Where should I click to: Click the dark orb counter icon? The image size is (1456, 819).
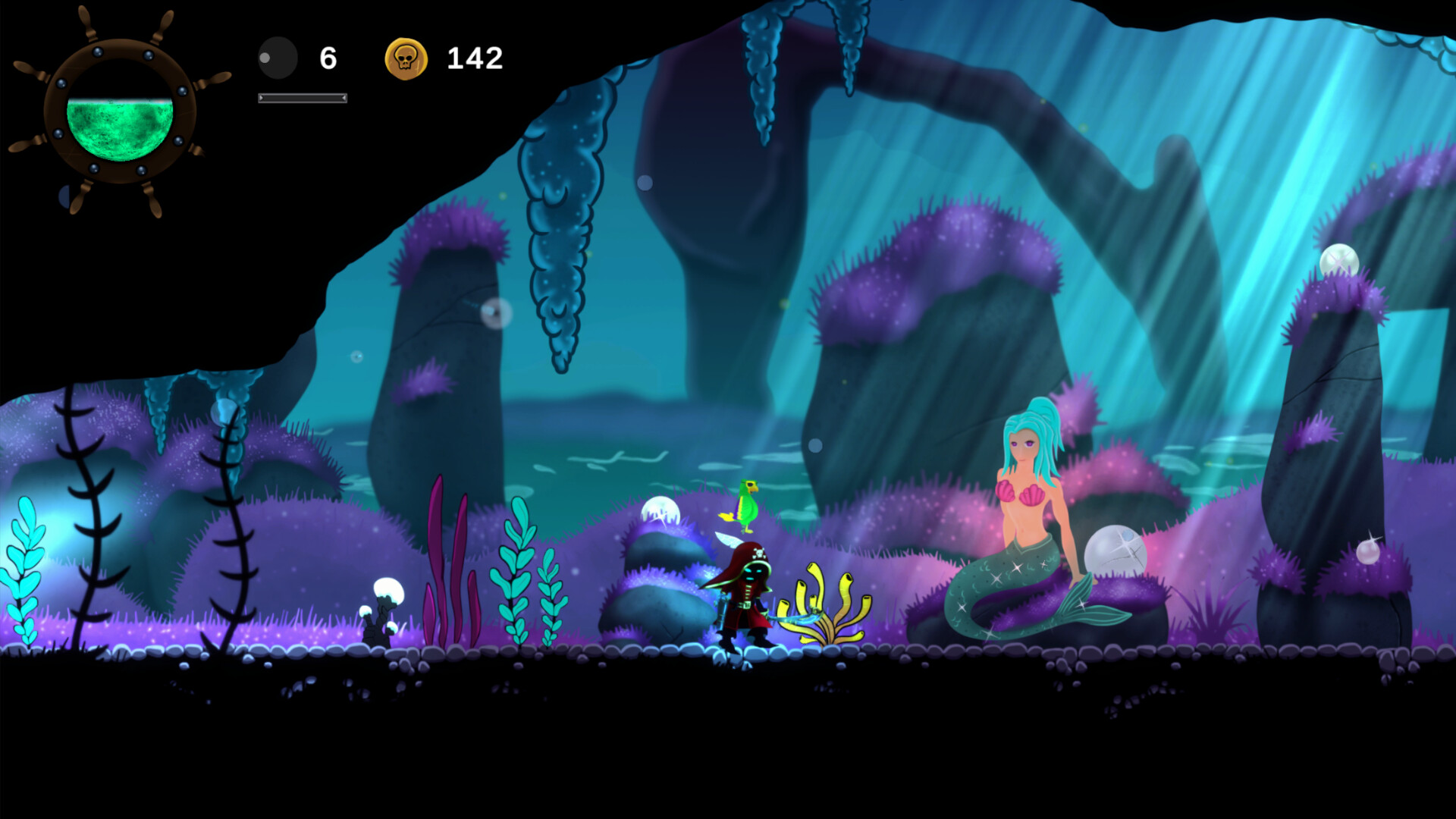[277, 56]
